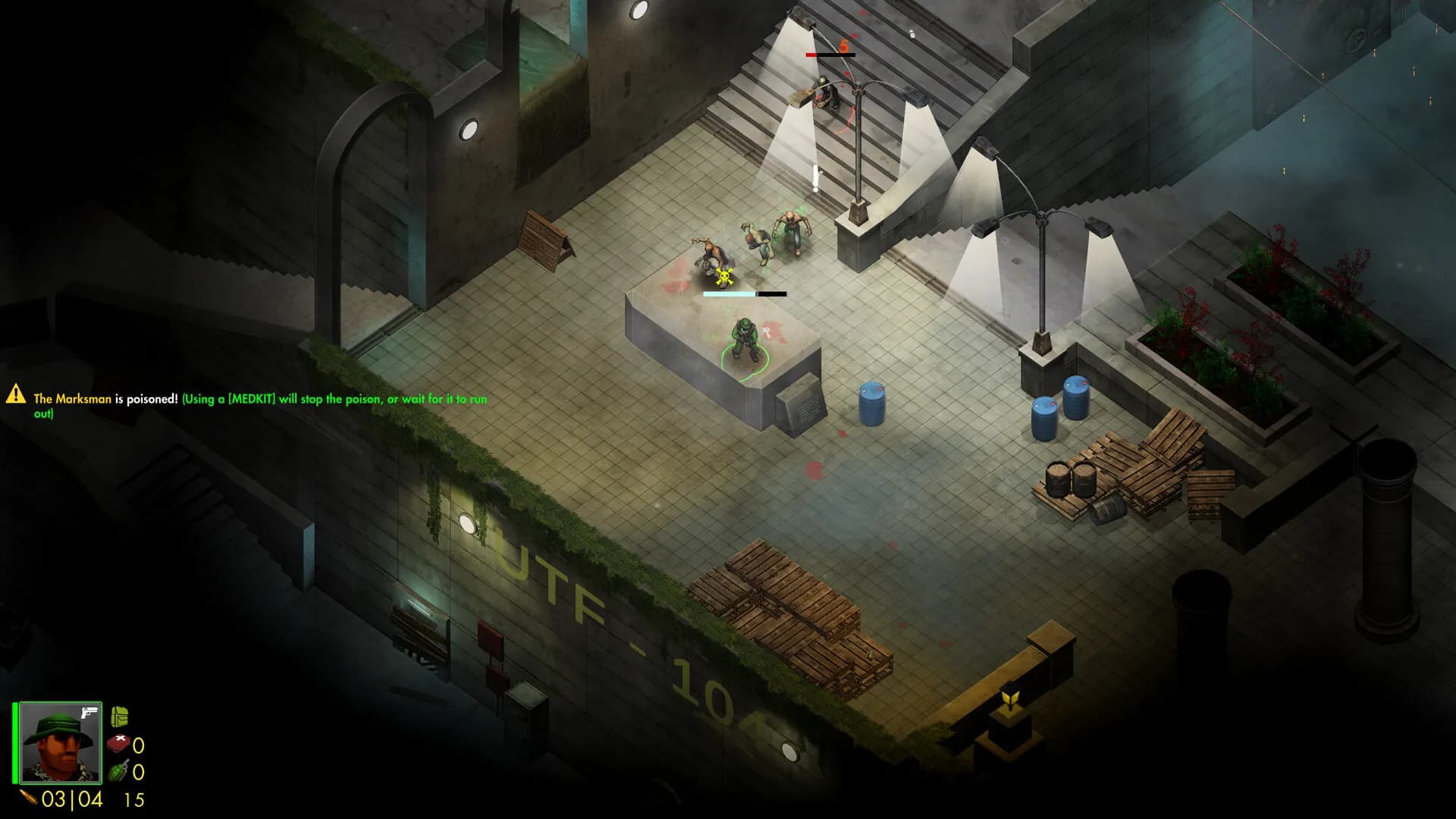The width and height of the screenshot is (1456, 819).
Task: Click the bullet icon next to the ammo count
Action: 28,798
